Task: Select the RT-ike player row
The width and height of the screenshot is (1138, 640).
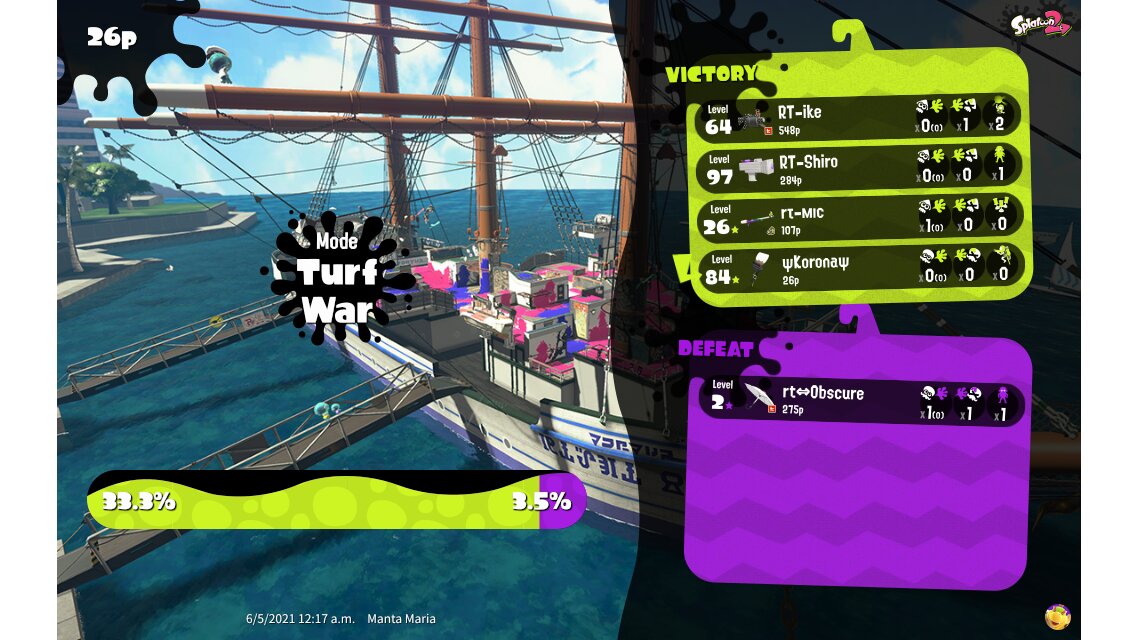Action: [858, 117]
